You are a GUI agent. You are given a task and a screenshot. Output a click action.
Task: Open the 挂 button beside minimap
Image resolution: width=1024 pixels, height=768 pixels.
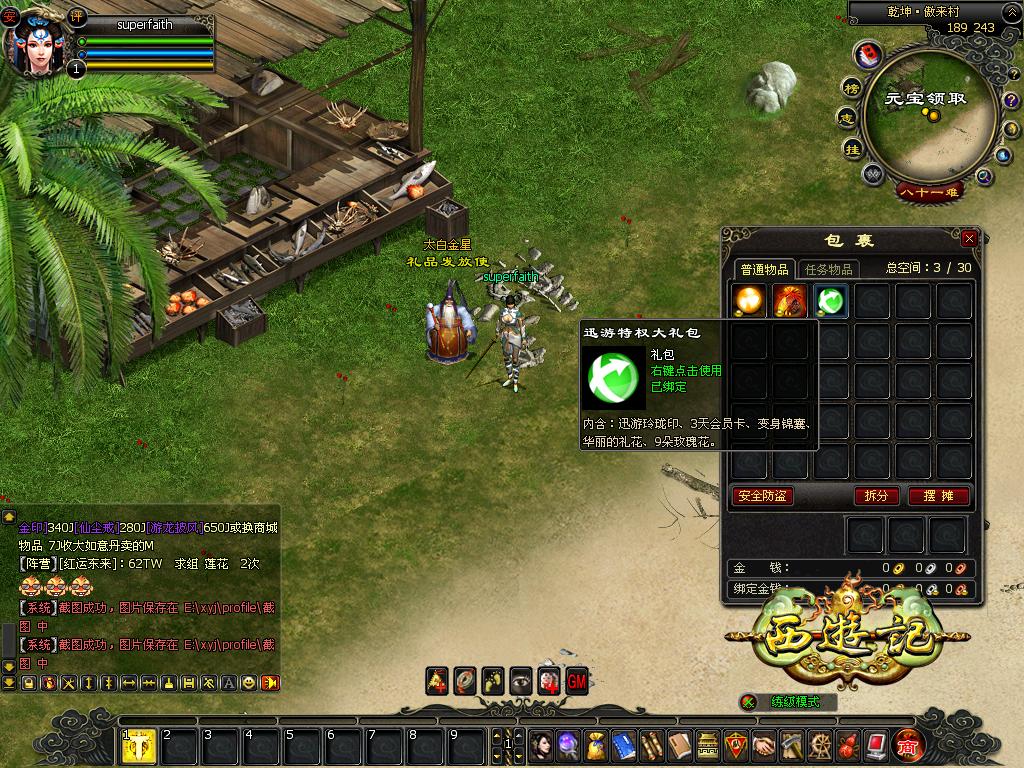tap(852, 149)
